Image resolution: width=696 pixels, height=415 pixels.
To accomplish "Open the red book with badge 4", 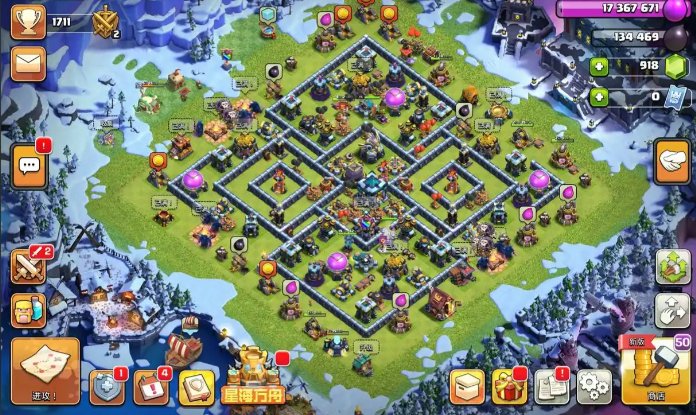I will pyautogui.click(x=152, y=386).
